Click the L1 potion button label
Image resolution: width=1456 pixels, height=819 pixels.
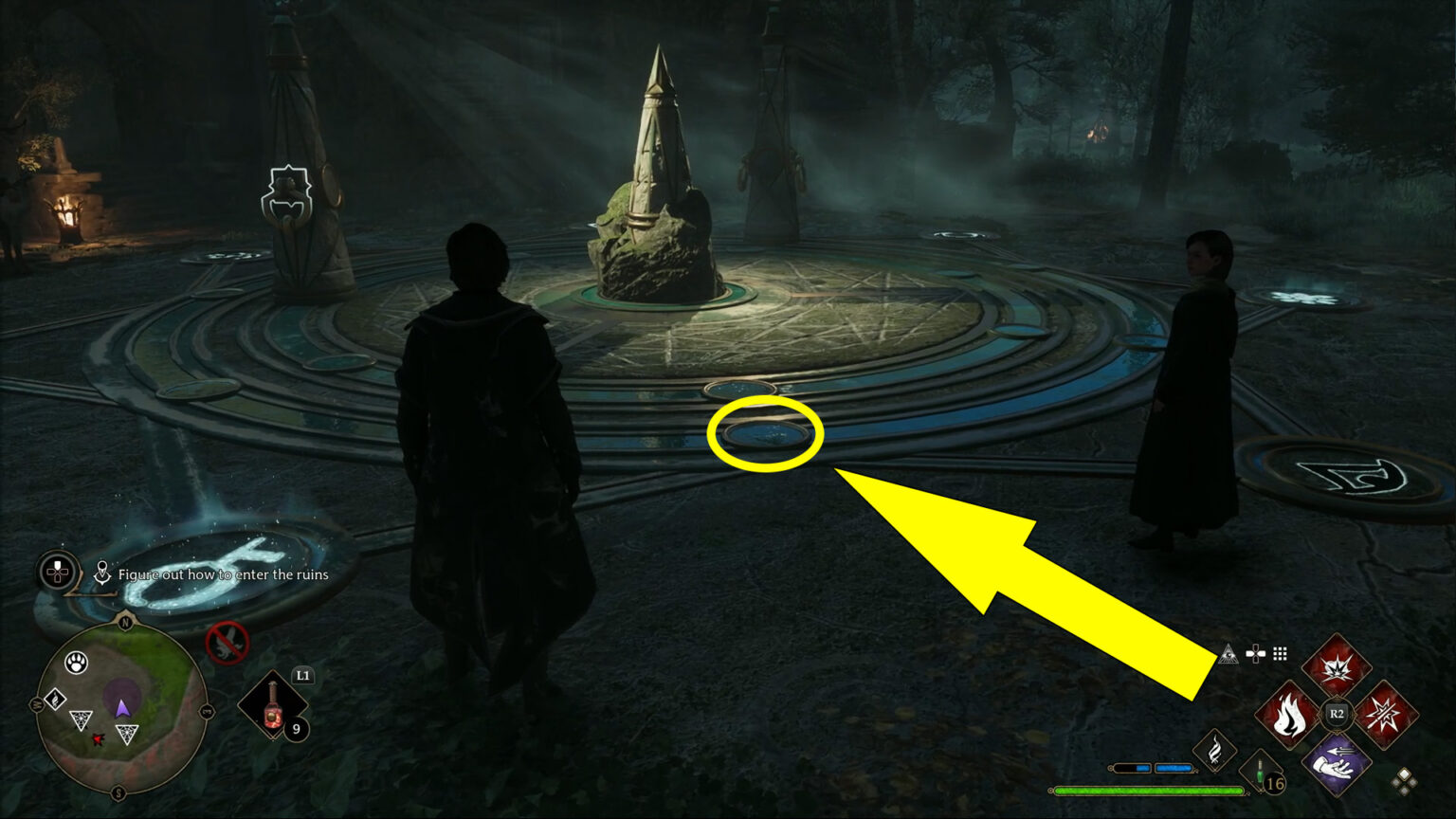(301, 676)
